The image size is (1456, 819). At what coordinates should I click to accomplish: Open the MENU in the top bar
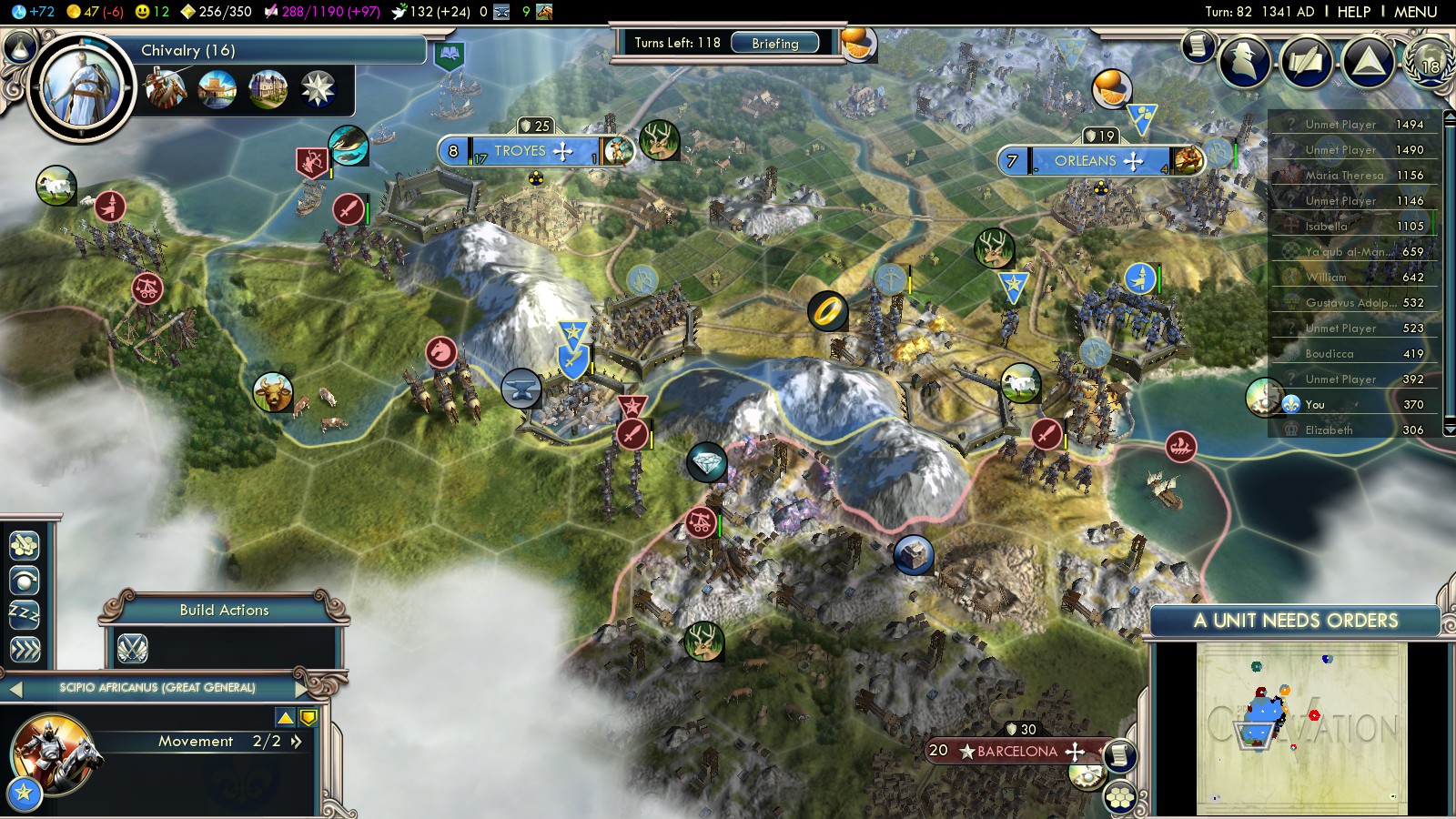pyautogui.click(x=1415, y=12)
